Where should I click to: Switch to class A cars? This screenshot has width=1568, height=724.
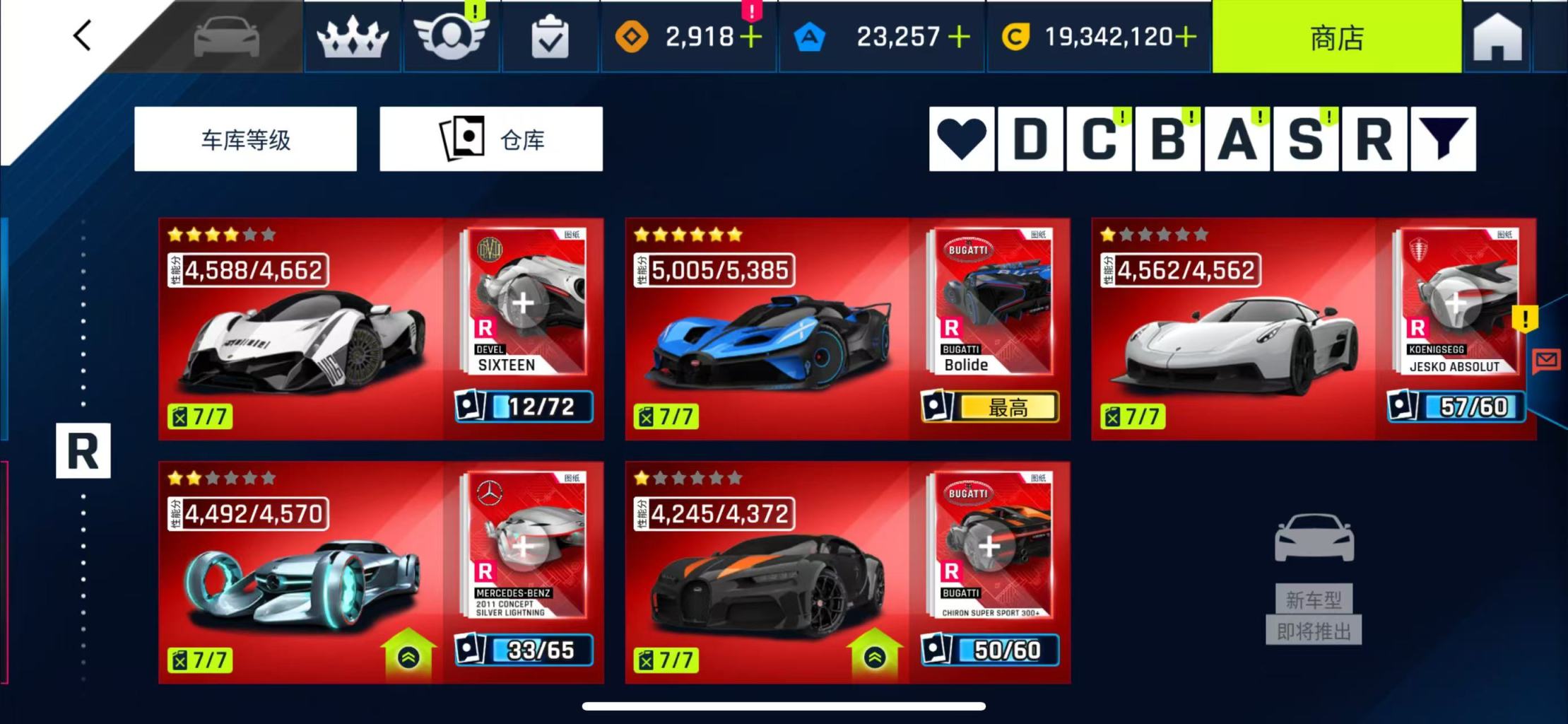(1237, 139)
